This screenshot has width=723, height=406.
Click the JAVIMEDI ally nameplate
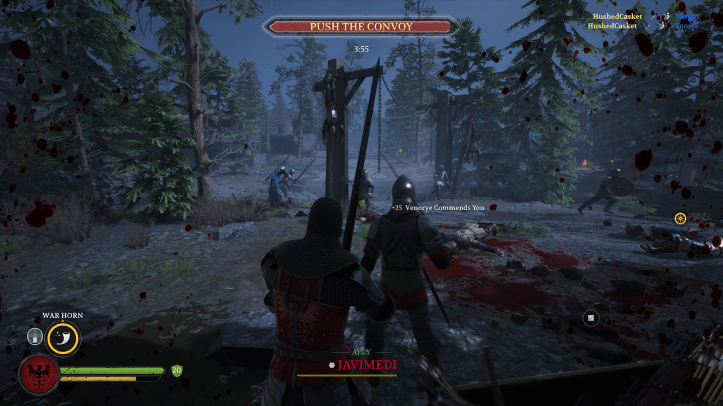click(x=365, y=365)
